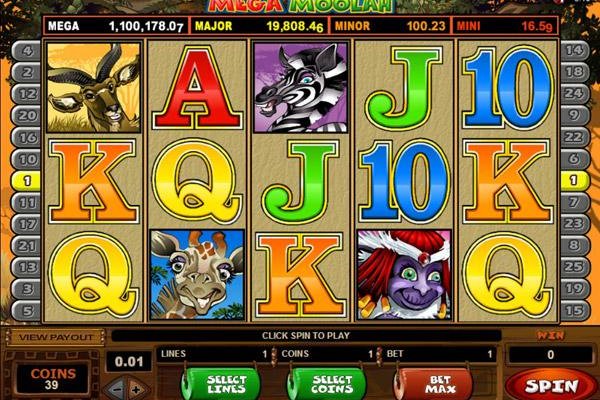Choose Select Lines
The height and width of the screenshot is (400, 600).
[220, 383]
